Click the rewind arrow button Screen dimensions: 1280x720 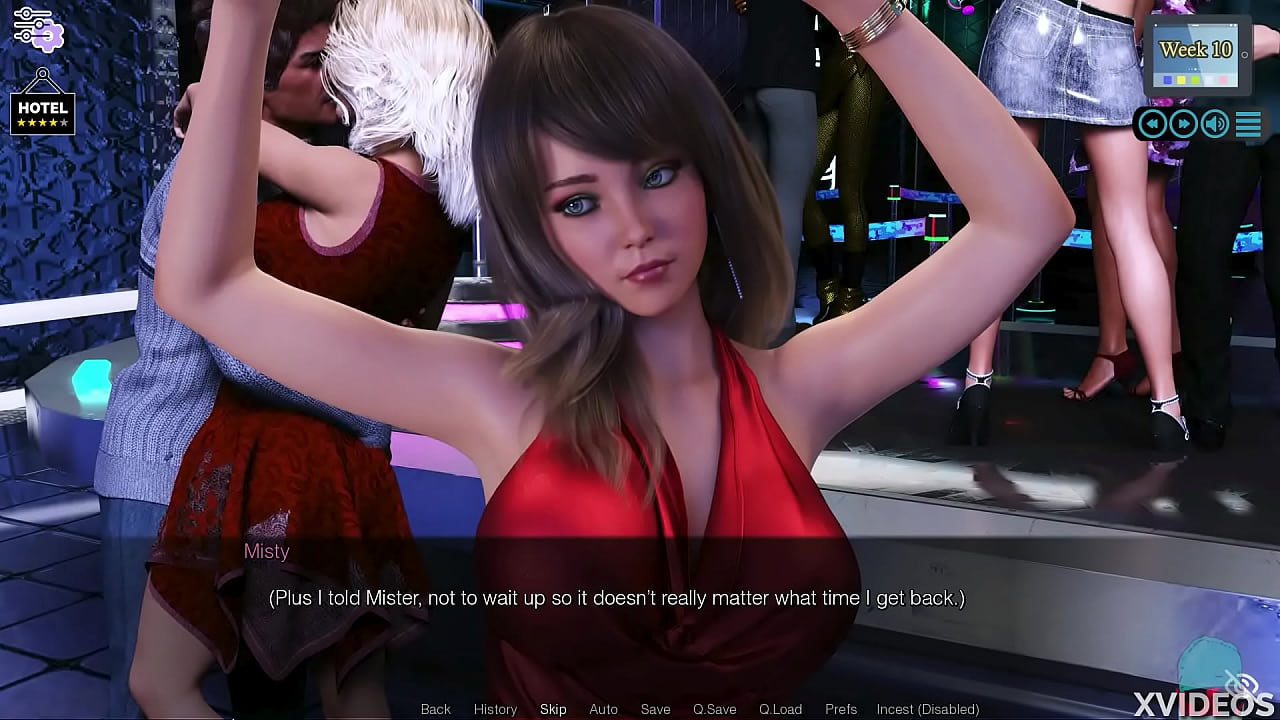pos(1153,124)
